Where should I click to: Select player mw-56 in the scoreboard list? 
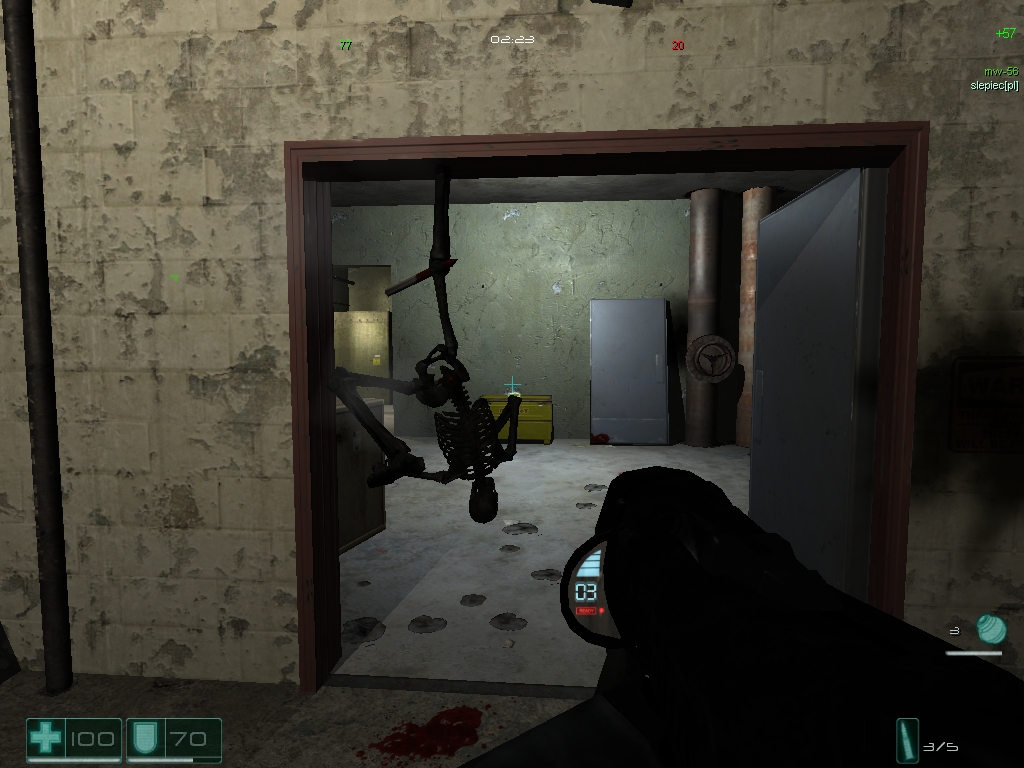[x=999, y=71]
